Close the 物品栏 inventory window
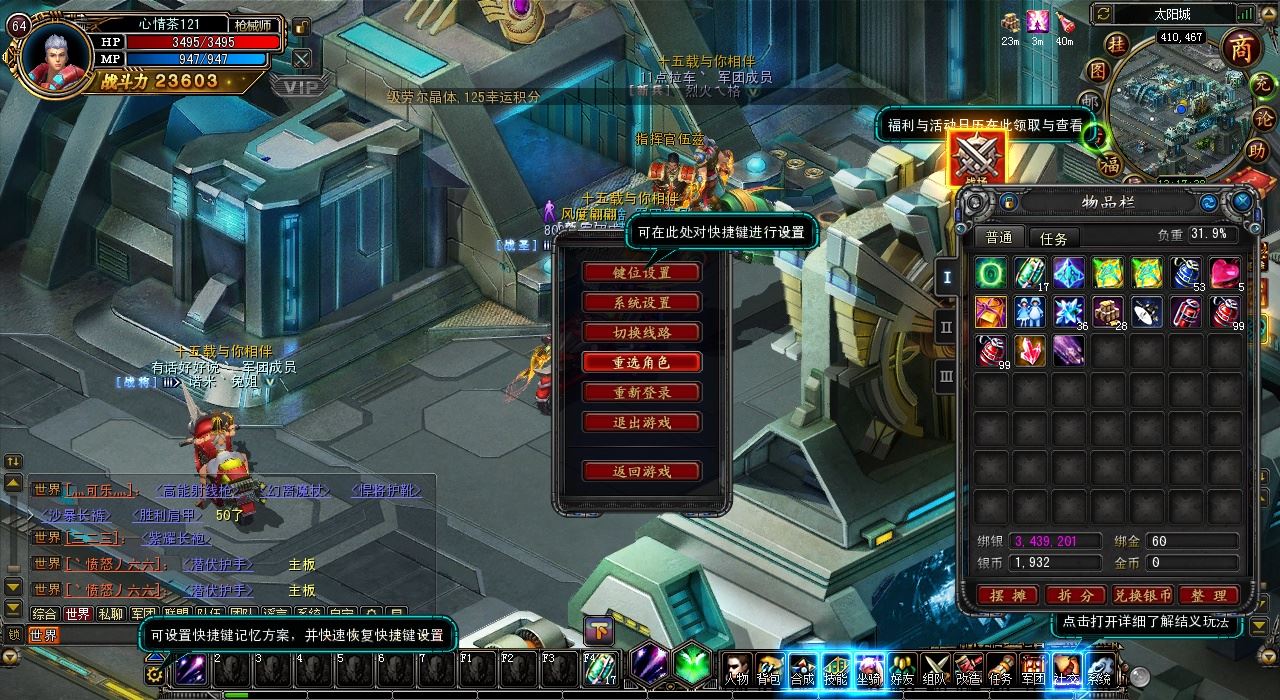The height and width of the screenshot is (700, 1280). pos(1242,202)
